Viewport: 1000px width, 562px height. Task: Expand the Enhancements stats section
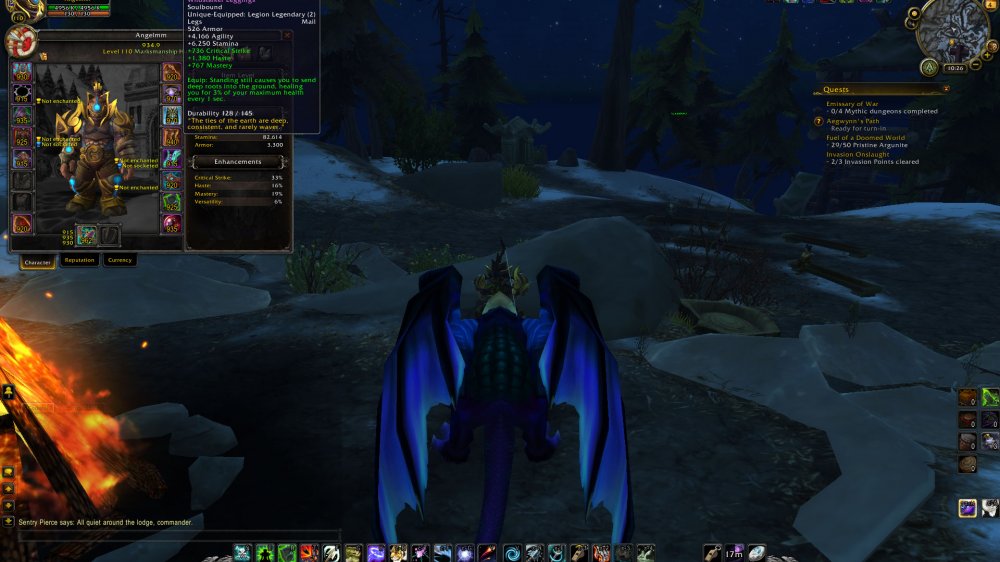pyautogui.click(x=238, y=162)
